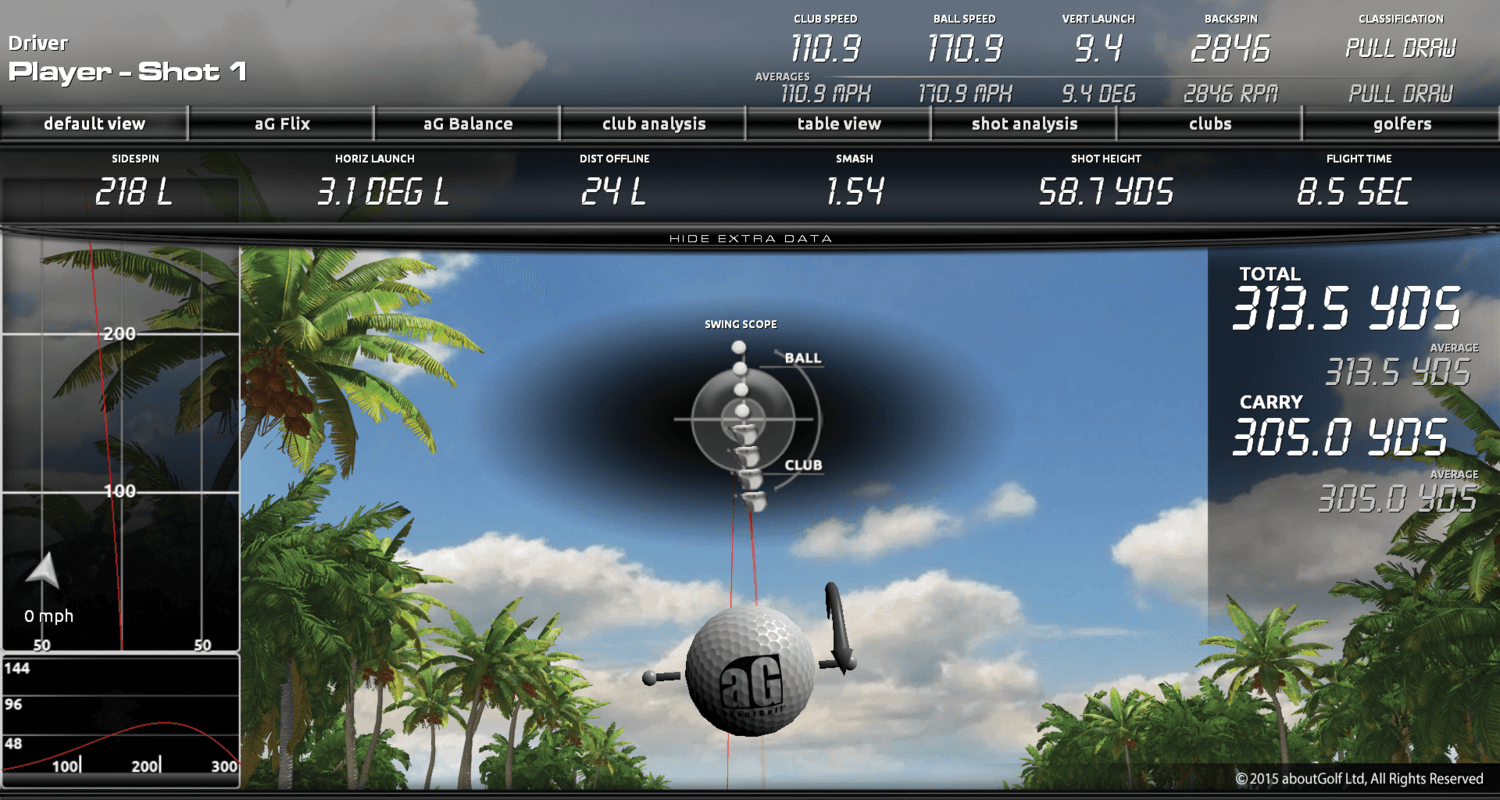Viewport: 1500px width, 800px height.
Task: Open the aG Flix tab
Action: pyautogui.click(x=282, y=124)
